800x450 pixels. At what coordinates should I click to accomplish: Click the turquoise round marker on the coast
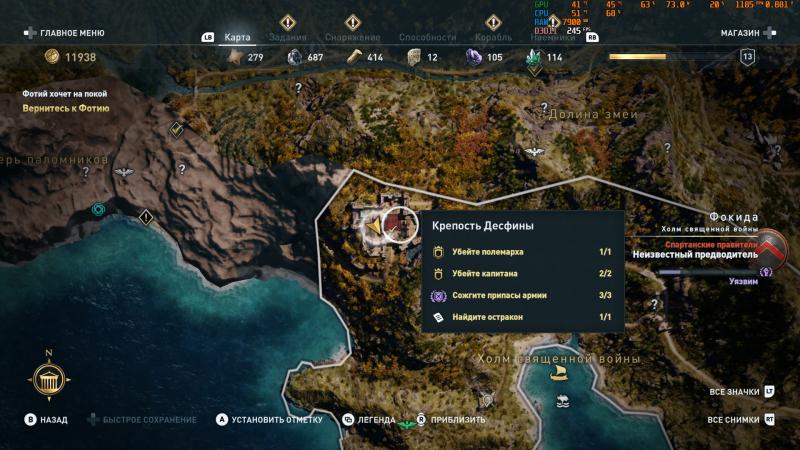[98, 209]
